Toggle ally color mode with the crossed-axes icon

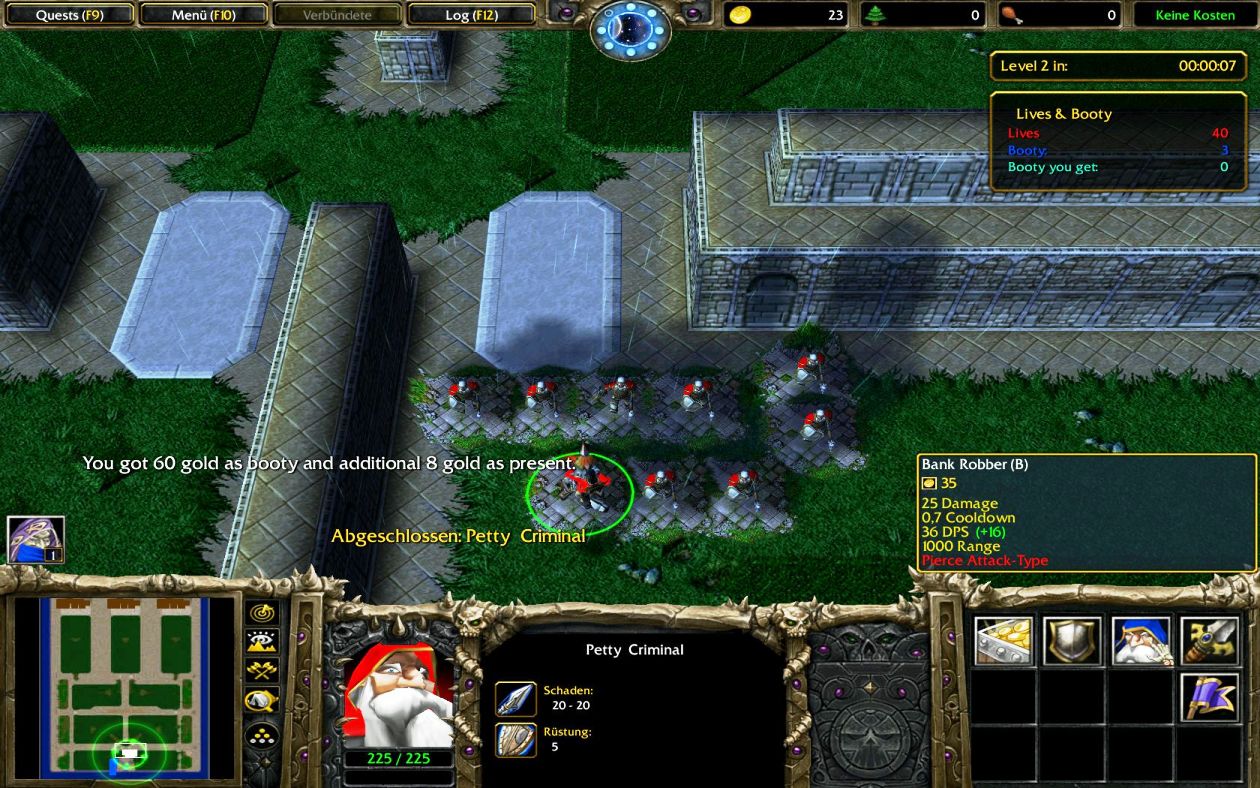coord(262,671)
